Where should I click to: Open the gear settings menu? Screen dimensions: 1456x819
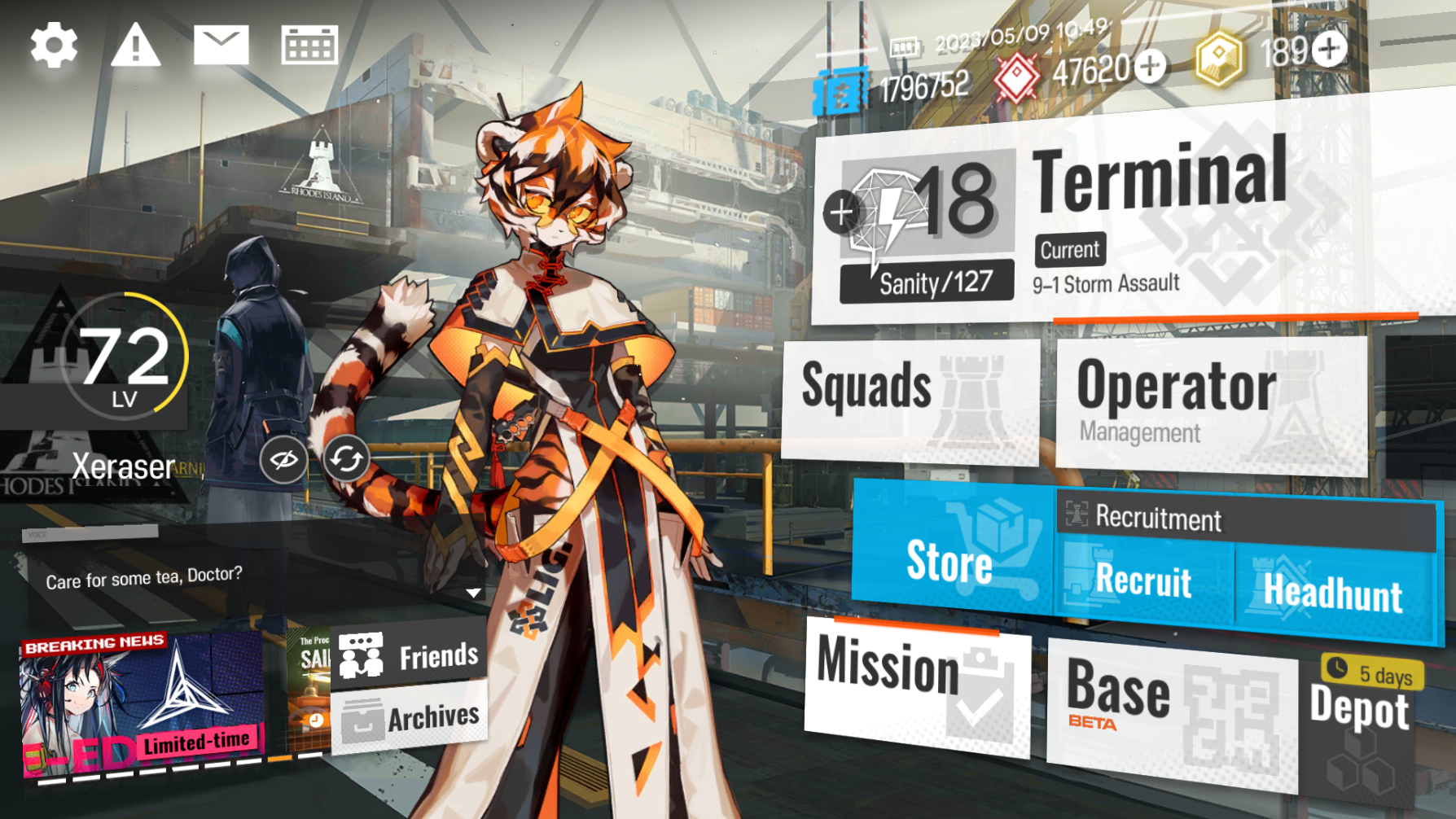point(54,46)
